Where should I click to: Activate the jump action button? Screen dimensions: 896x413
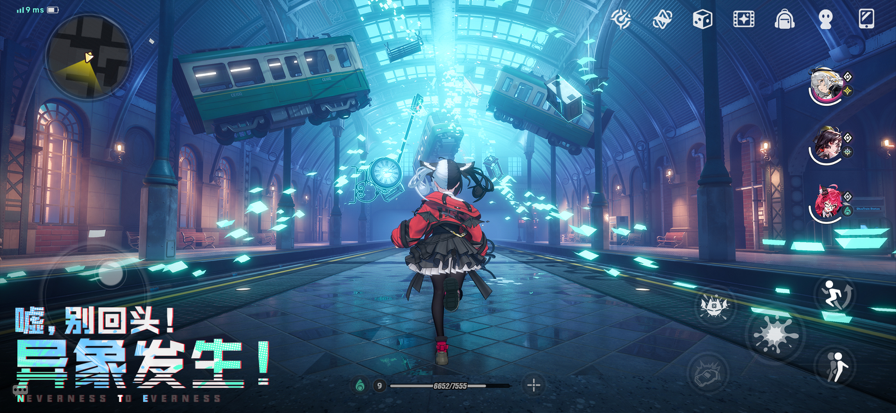[x=834, y=295]
